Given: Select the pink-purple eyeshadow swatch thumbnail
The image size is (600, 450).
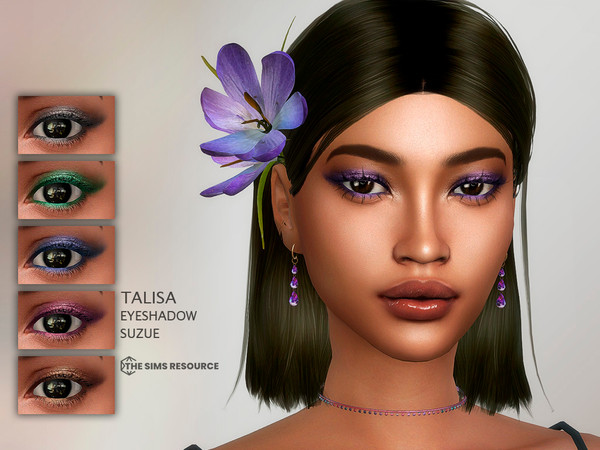Looking at the screenshot, I should [x=66, y=319].
